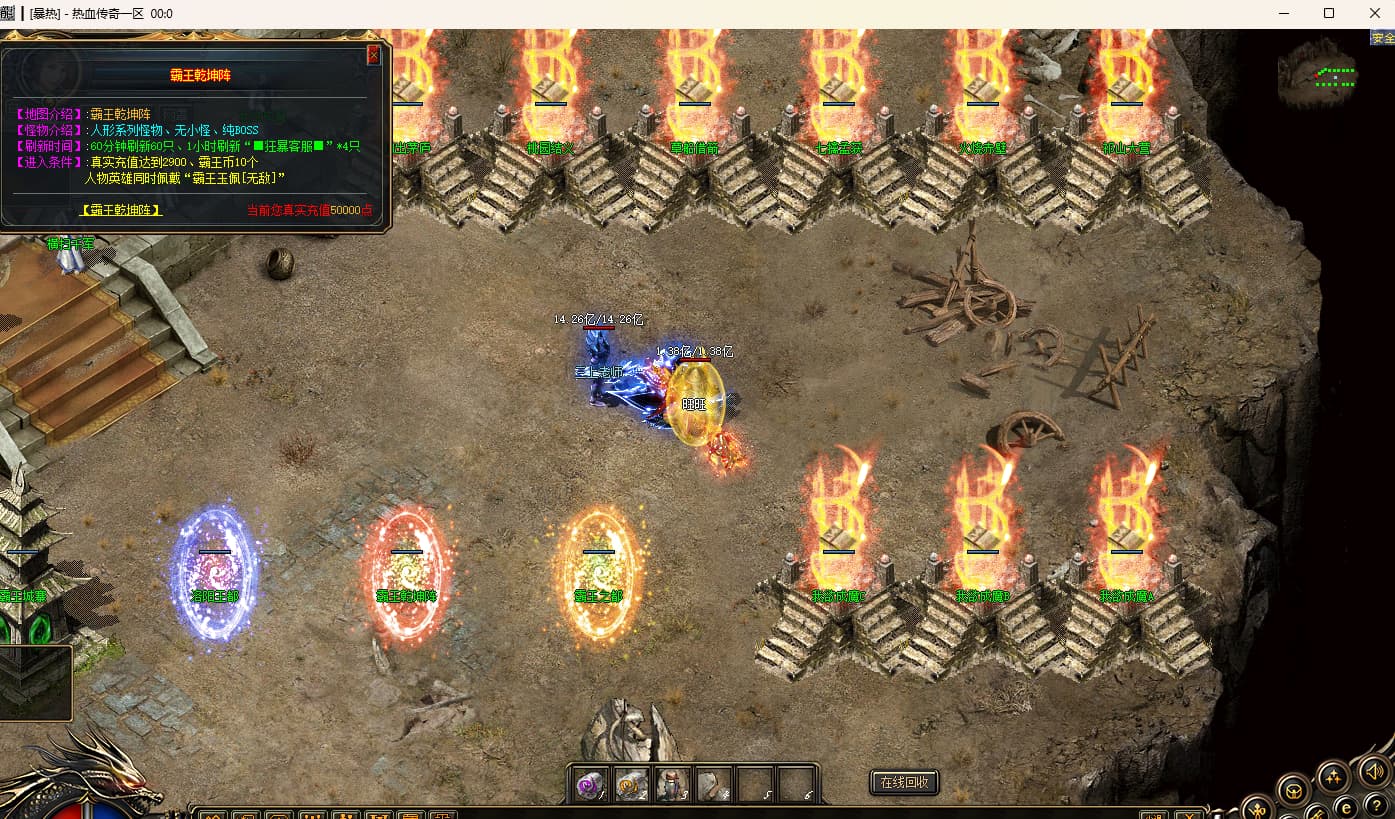Minimize the game window

pos(1282,13)
